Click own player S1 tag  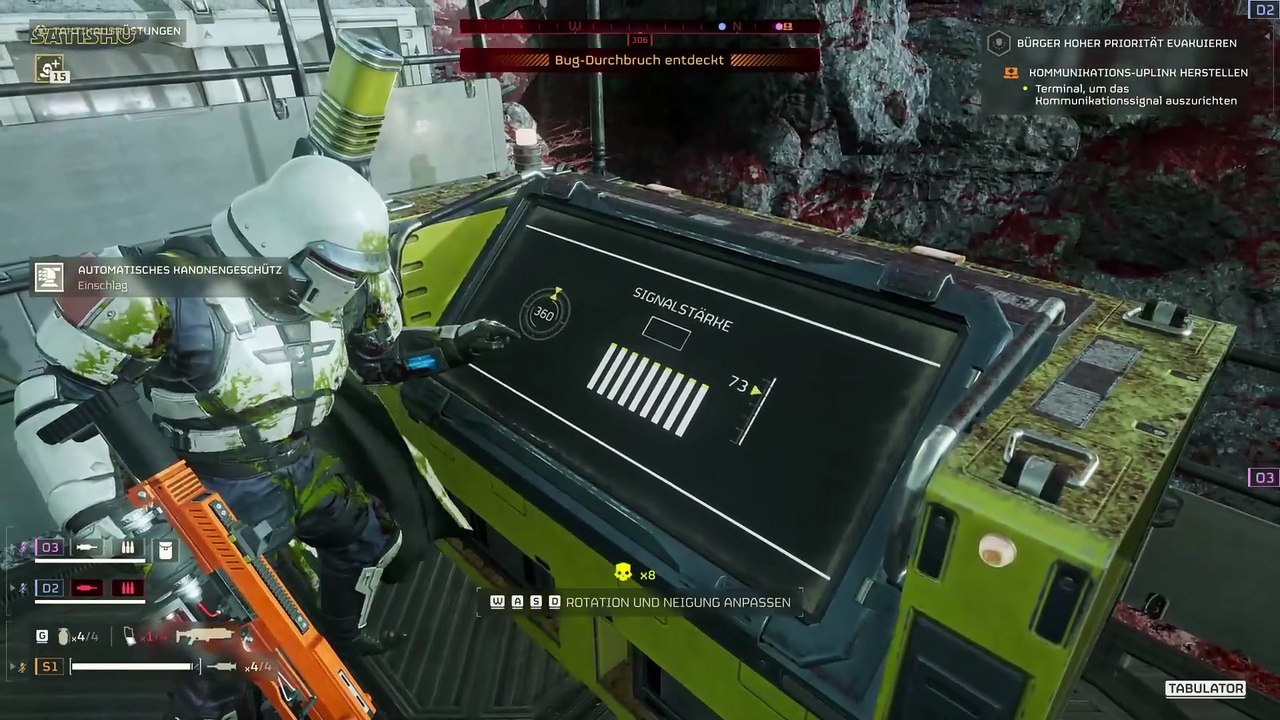50,666
